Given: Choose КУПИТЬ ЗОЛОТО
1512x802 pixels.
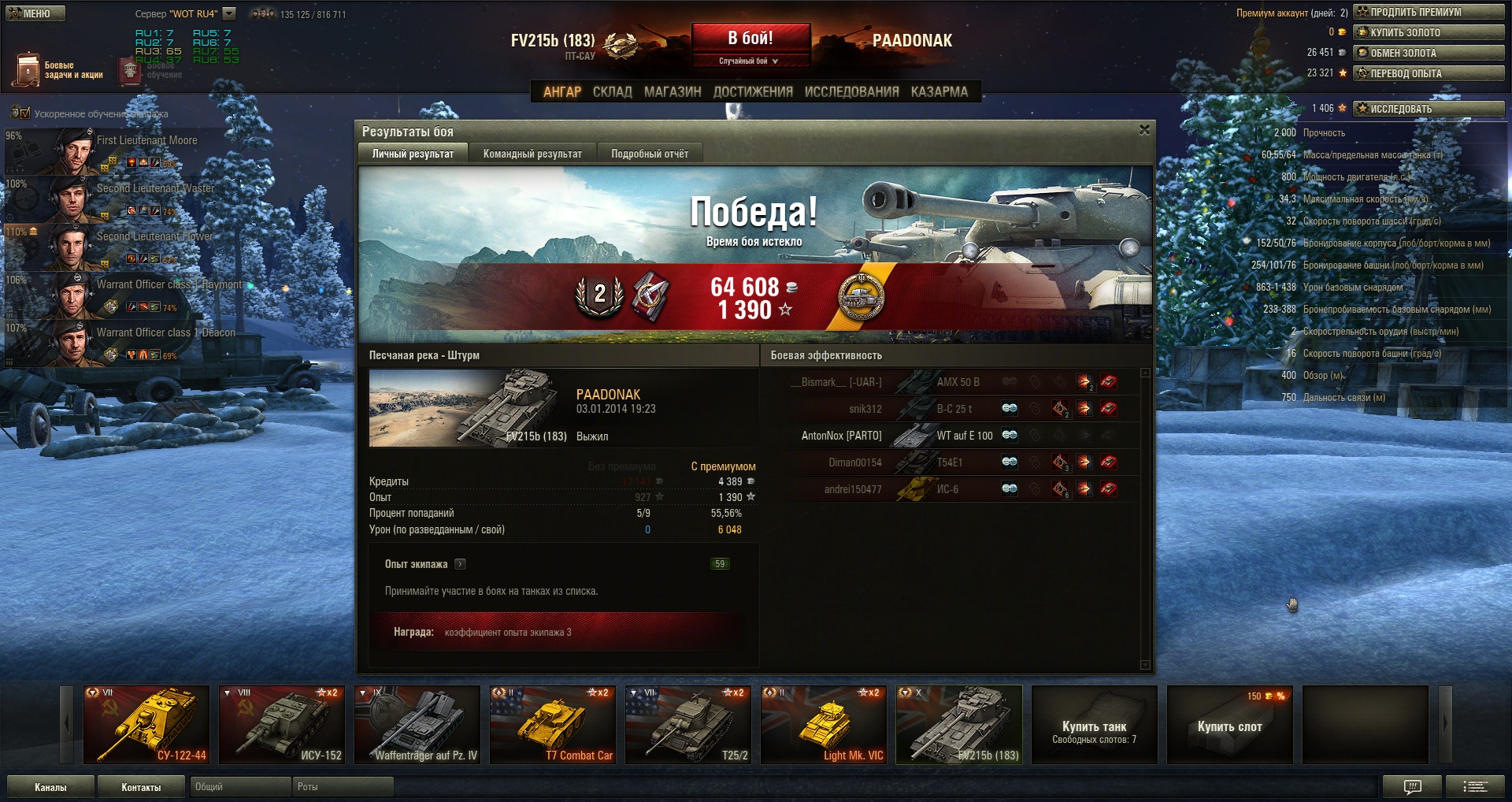Looking at the screenshot, I should point(1429,32).
